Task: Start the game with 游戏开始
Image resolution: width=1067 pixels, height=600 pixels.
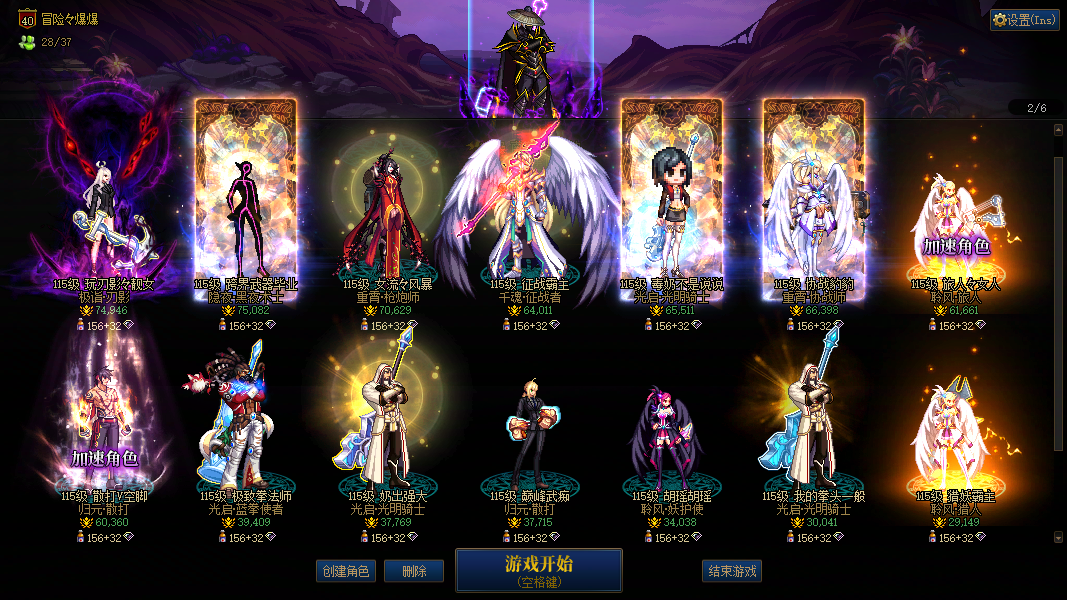Action: (538, 570)
